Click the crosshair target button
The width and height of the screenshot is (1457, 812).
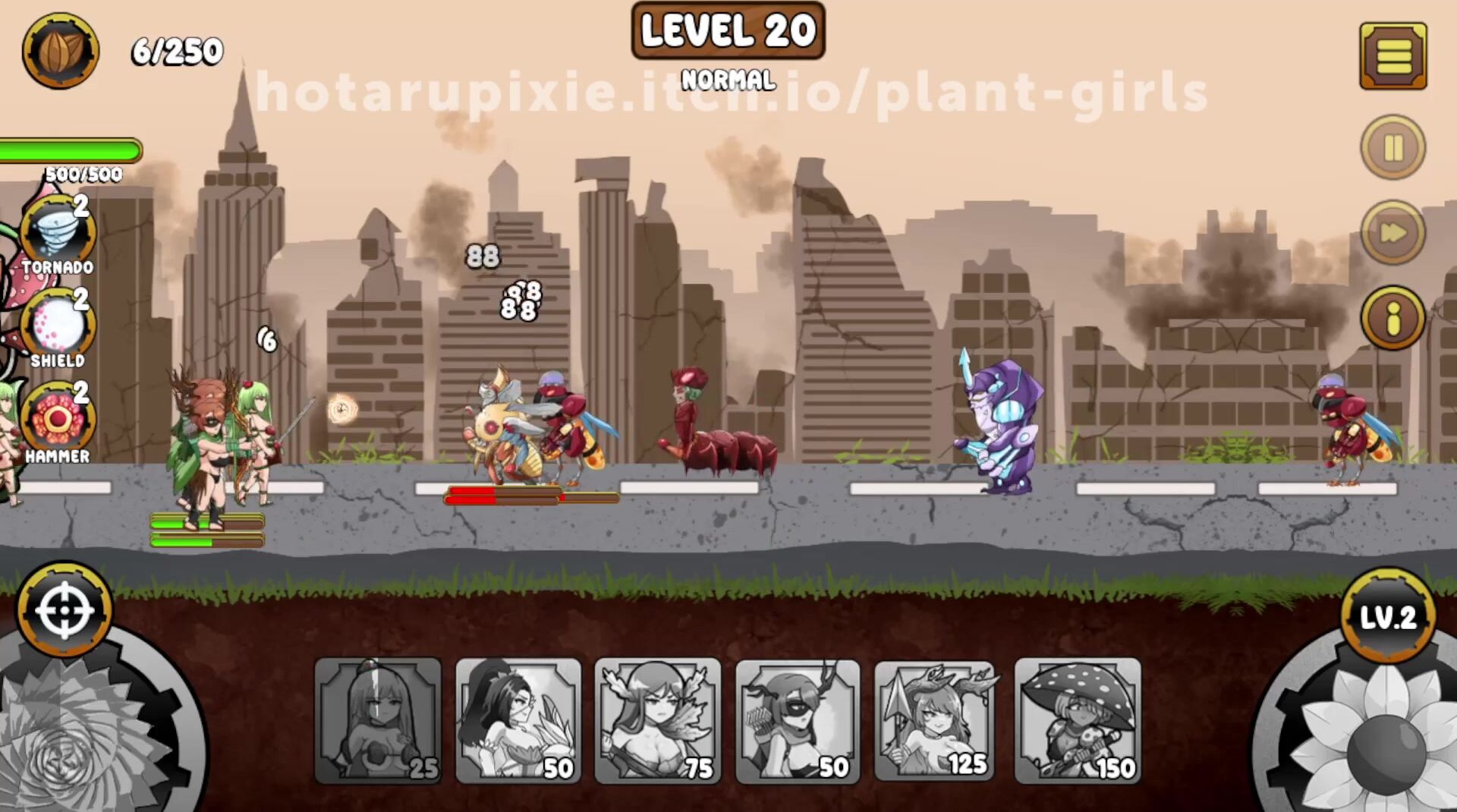[65, 609]
